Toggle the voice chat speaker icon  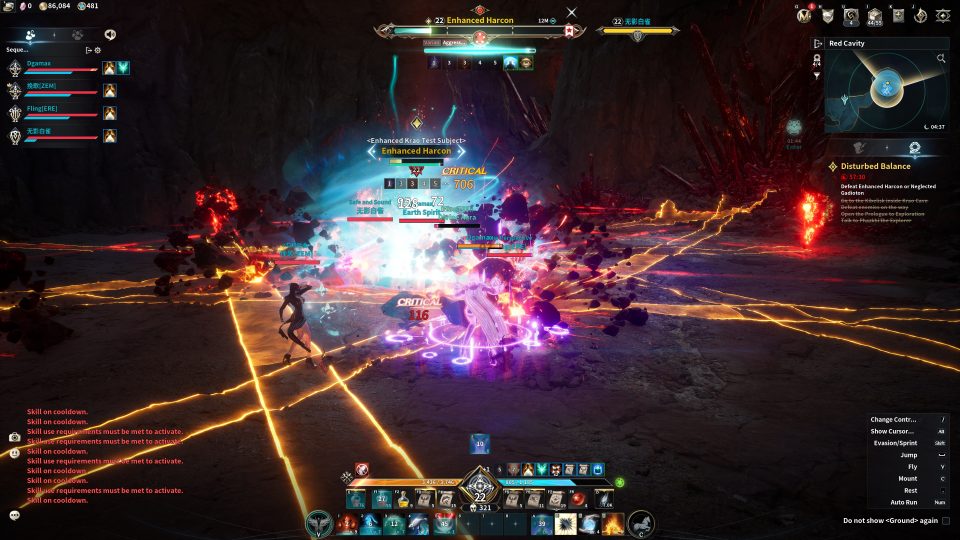coord(109,34)
